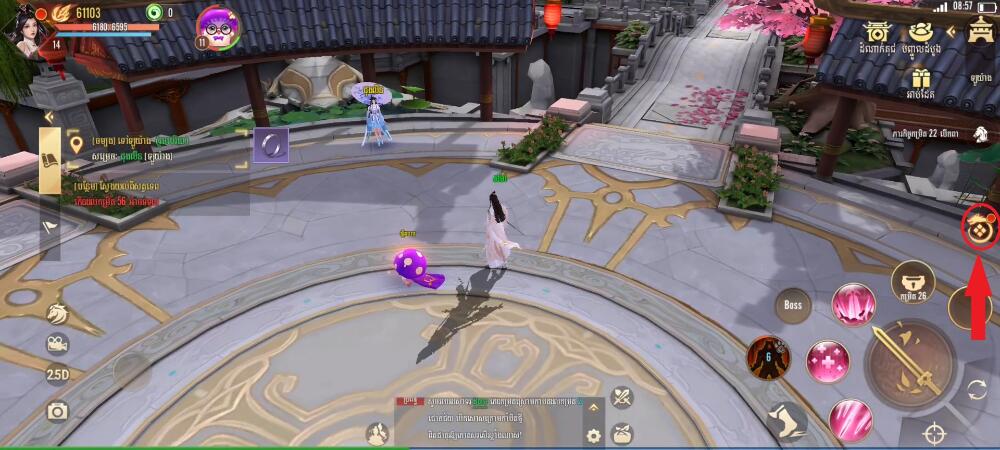Open the Boss button
Image resolution: width=1000 pixels, height=450 pixels.
(793, 304)
